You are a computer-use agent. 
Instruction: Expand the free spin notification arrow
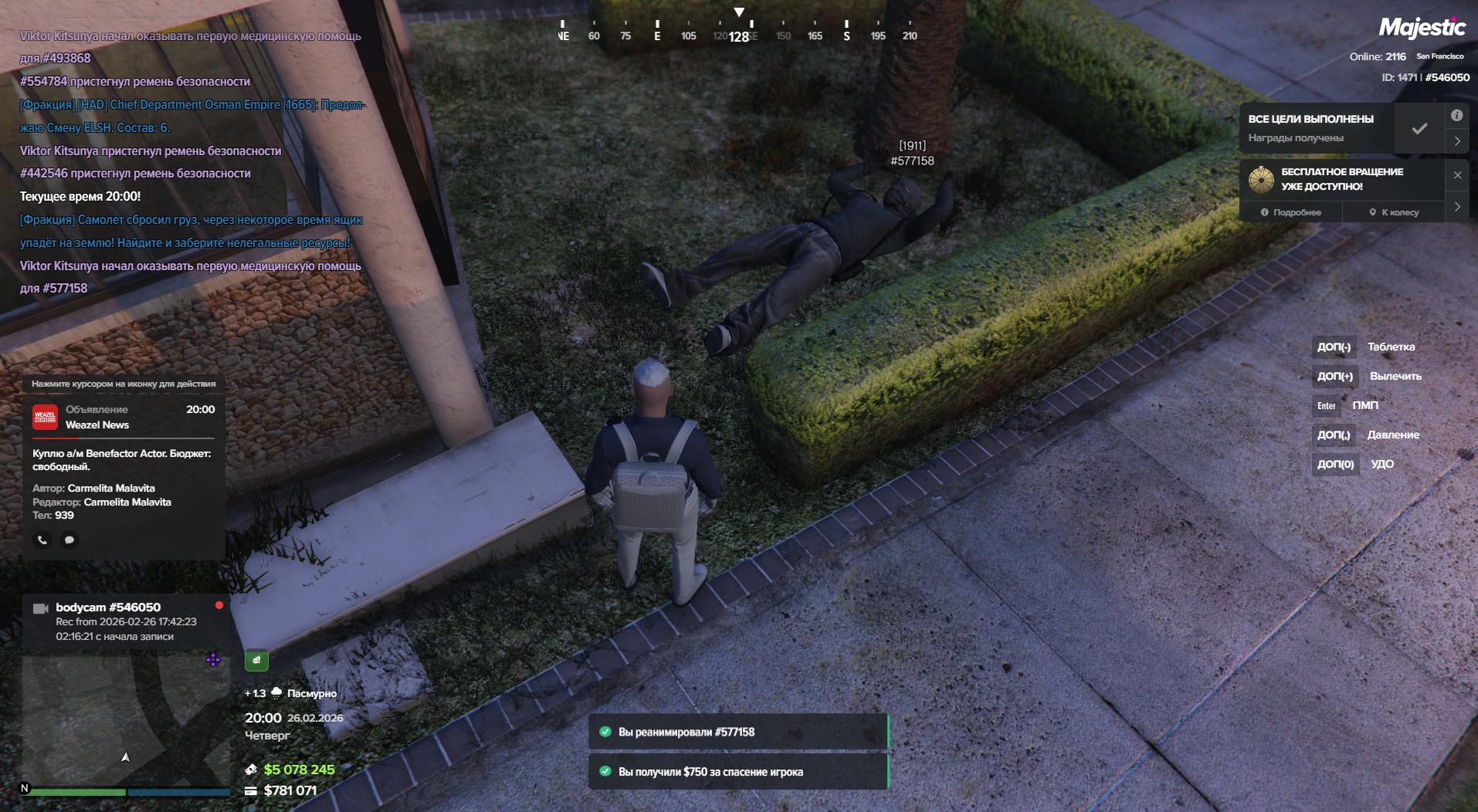point(1457,207)
